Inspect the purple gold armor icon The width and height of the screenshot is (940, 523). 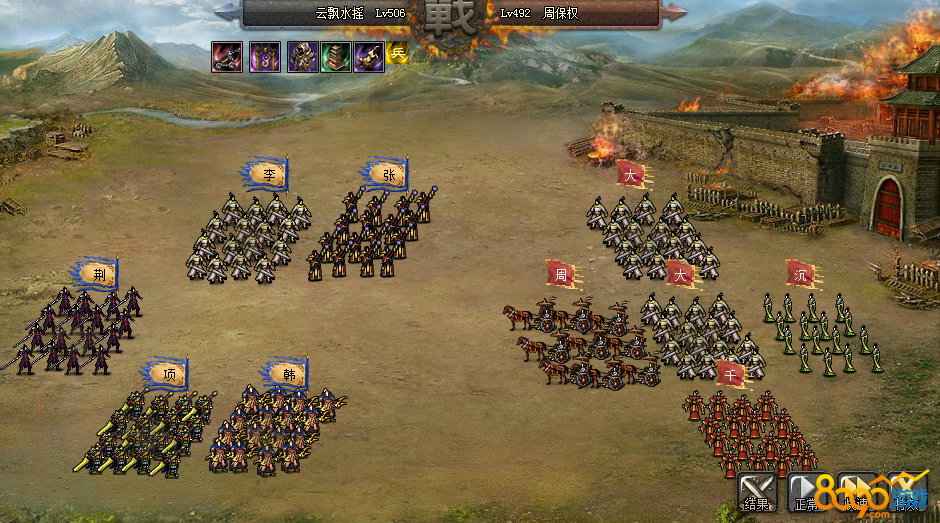pyautogui.click(x=302, y=57)
